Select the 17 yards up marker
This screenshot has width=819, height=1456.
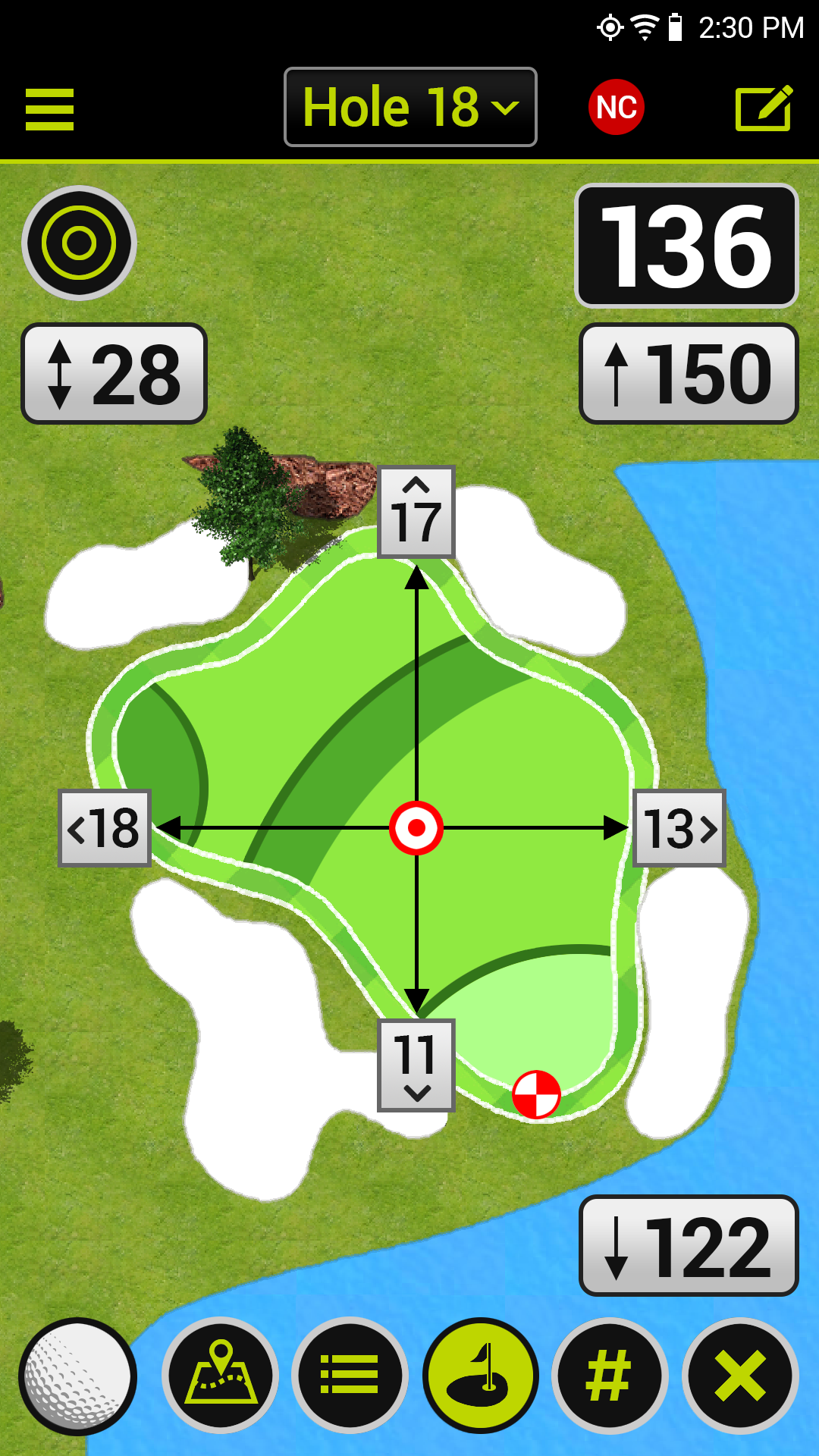(416, 513)
